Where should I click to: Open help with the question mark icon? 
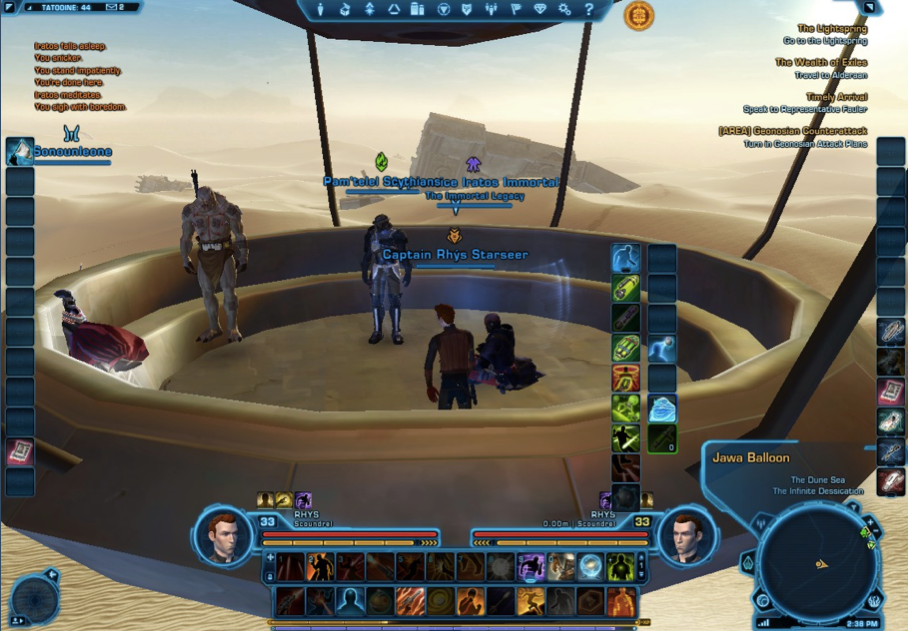coord(589,10)
